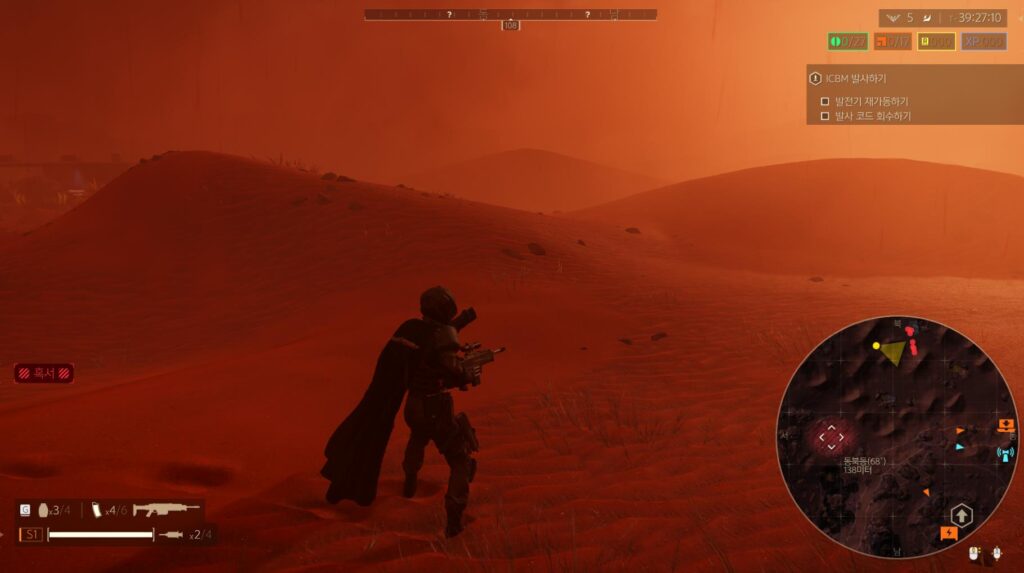This screenshot has width=1024, height=573.
Task: Click the red heat status indicator
Action: 43,373
